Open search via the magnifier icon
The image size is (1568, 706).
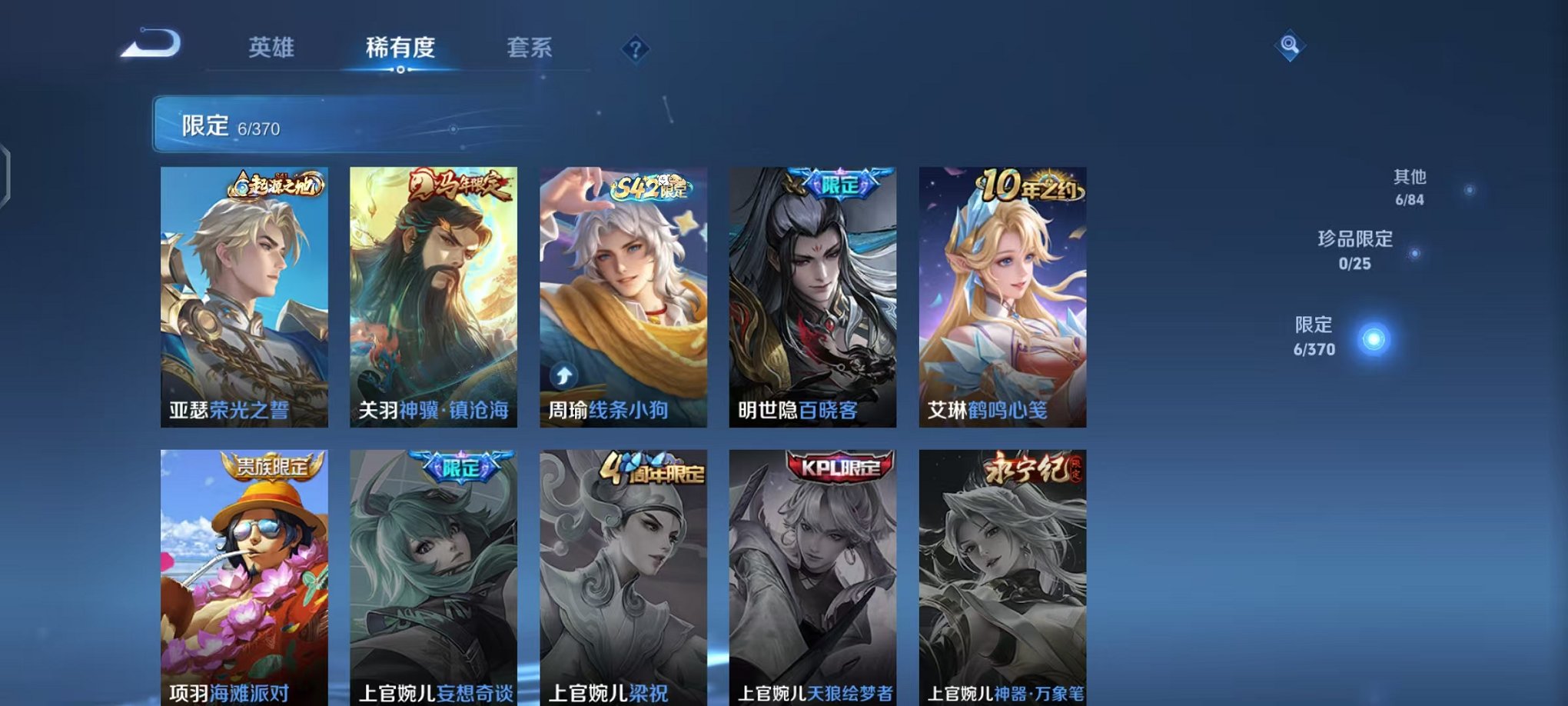(1288, 46)
